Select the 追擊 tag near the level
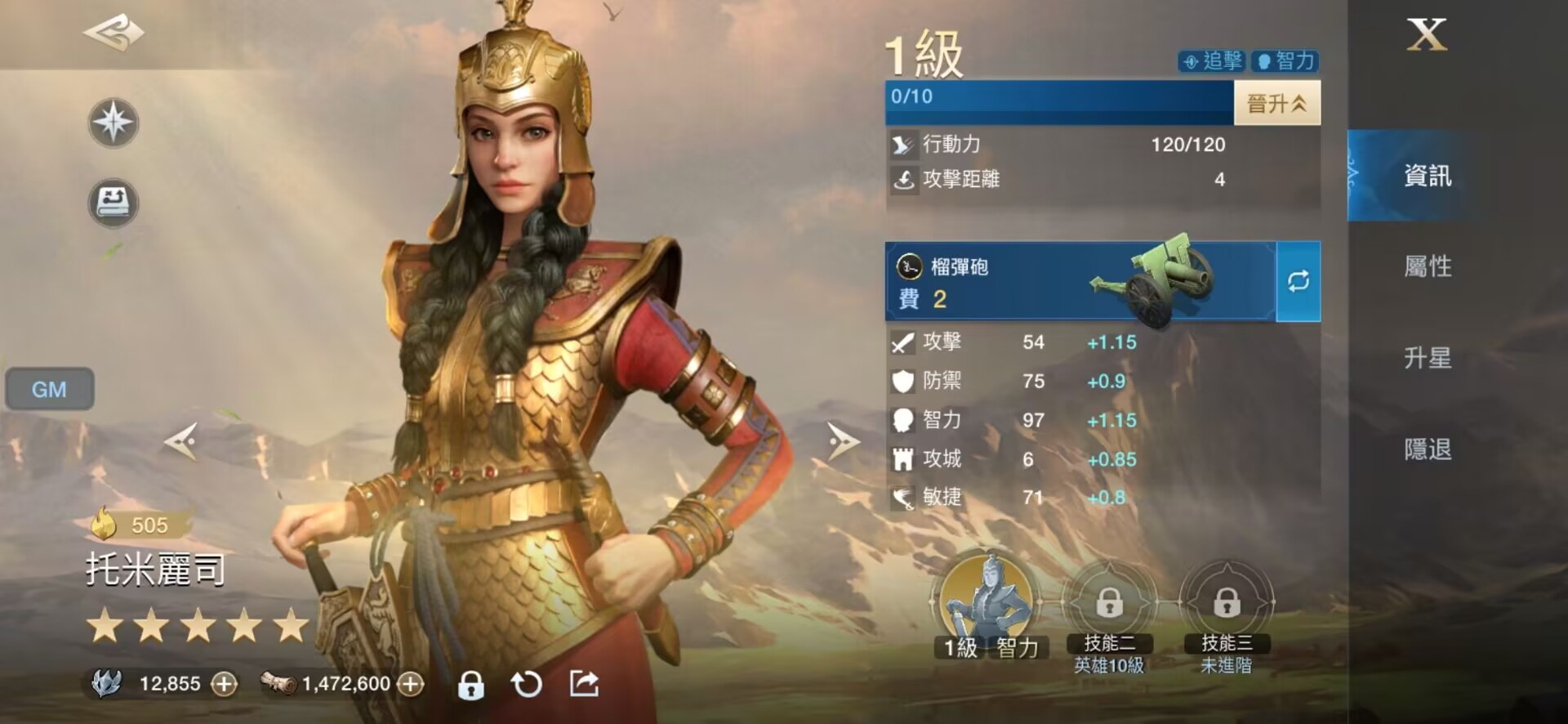This screenshot has height=724, width=1568. [x=1213, y=61]
